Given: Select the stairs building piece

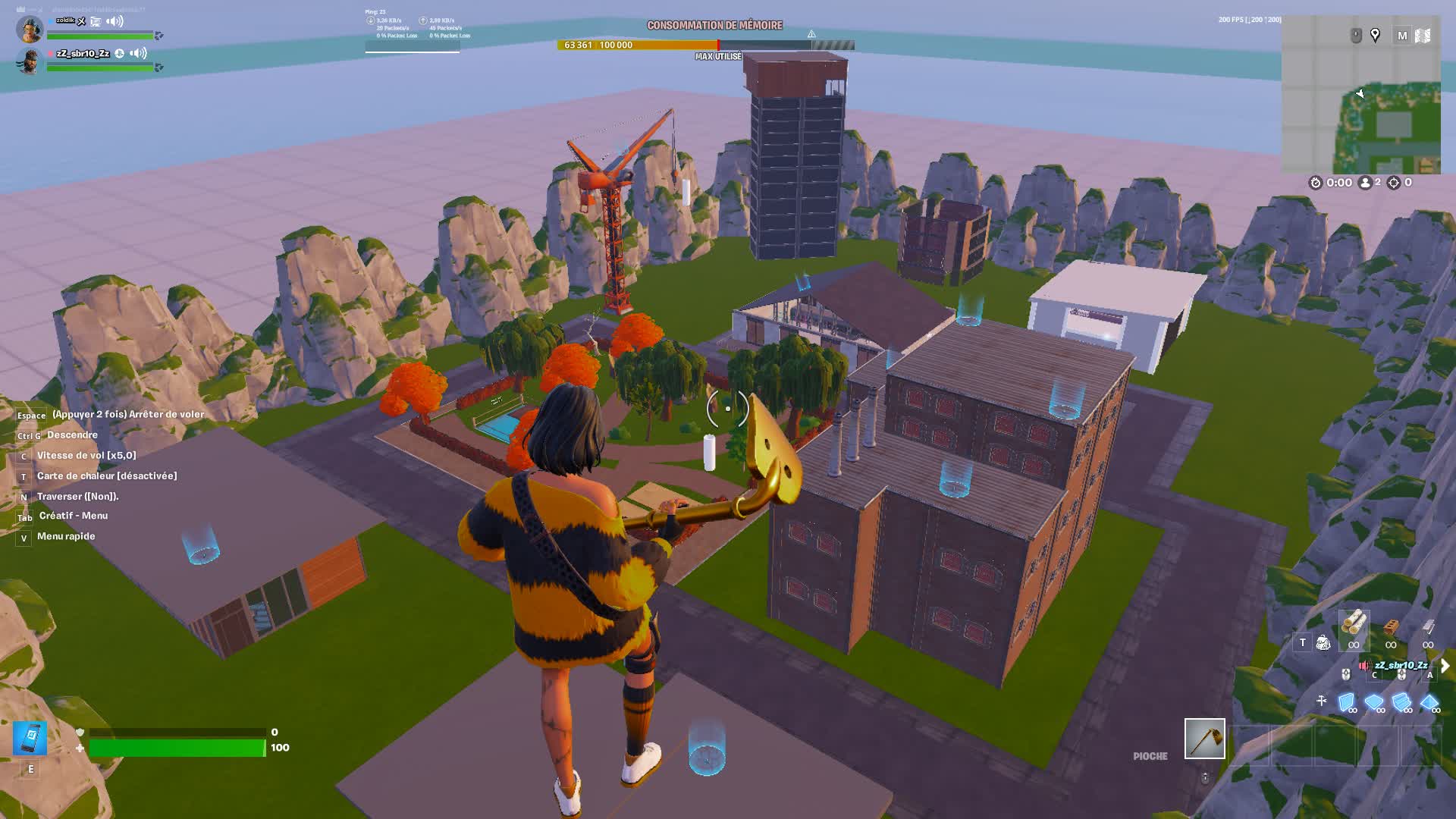Looking at the screenshot, I should (x=1401, y=702).
